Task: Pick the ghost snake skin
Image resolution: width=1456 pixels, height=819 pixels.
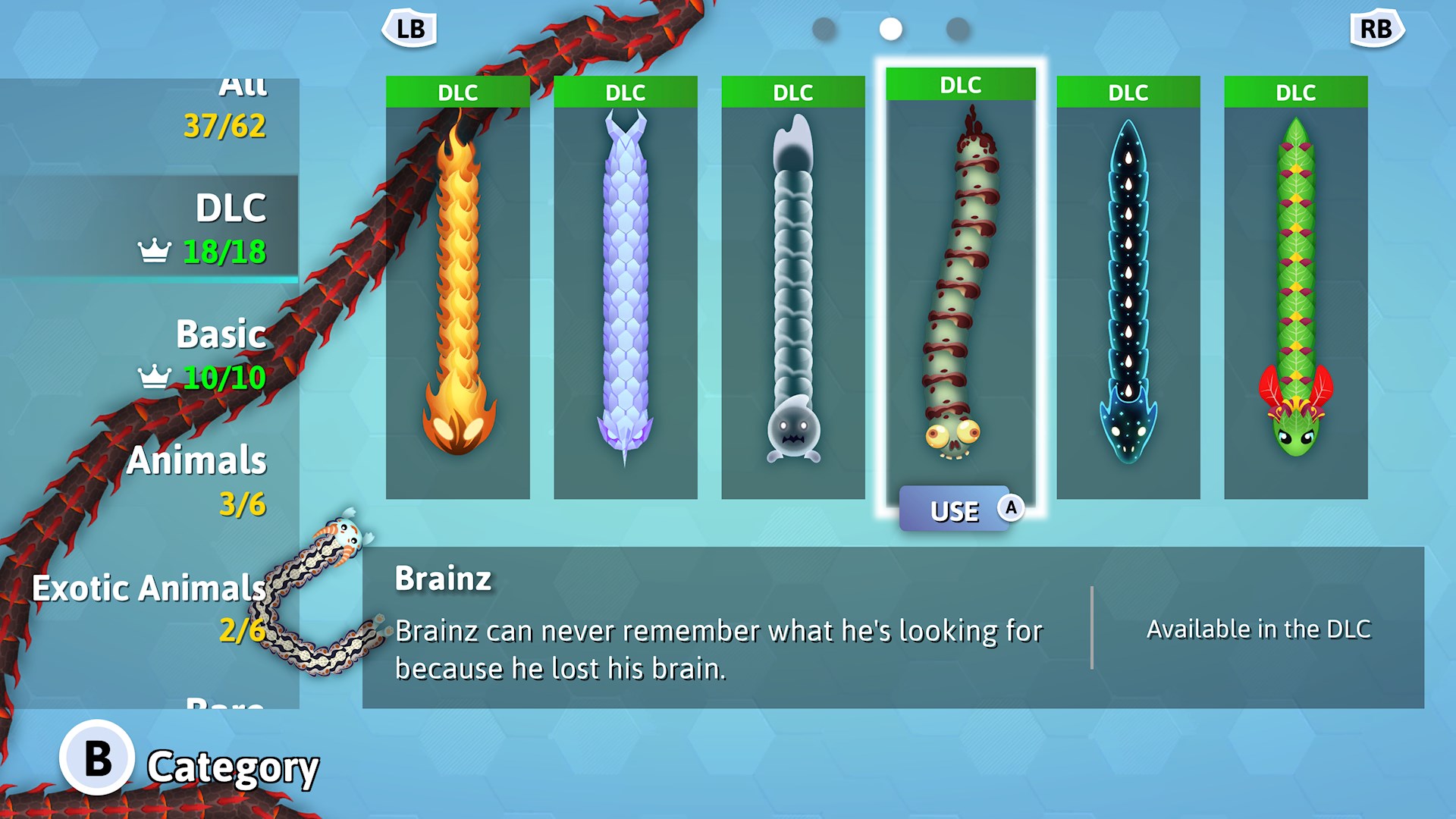Action: pos(792,288)
